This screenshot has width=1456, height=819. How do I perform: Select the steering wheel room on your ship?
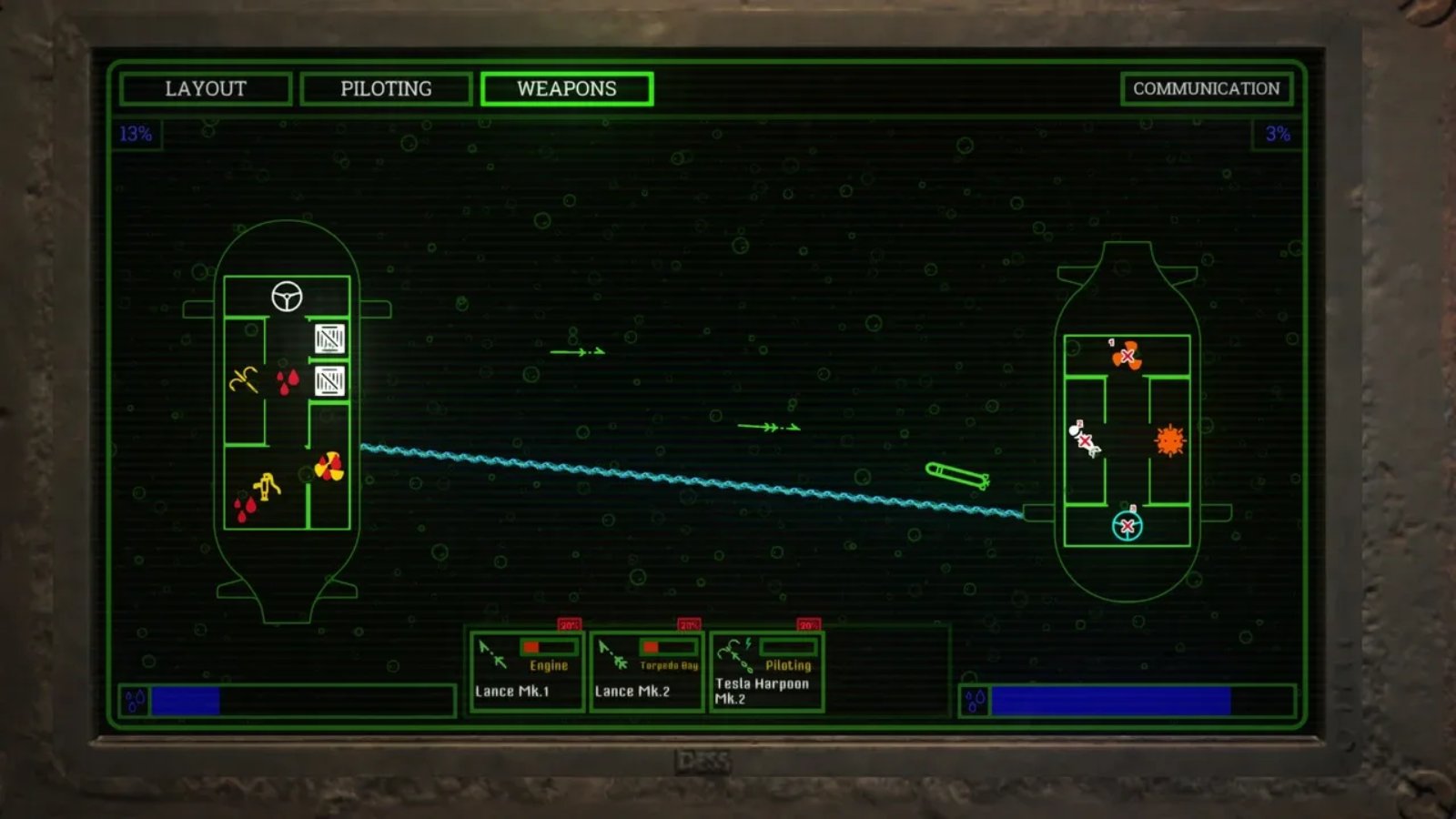coord(287,297)
